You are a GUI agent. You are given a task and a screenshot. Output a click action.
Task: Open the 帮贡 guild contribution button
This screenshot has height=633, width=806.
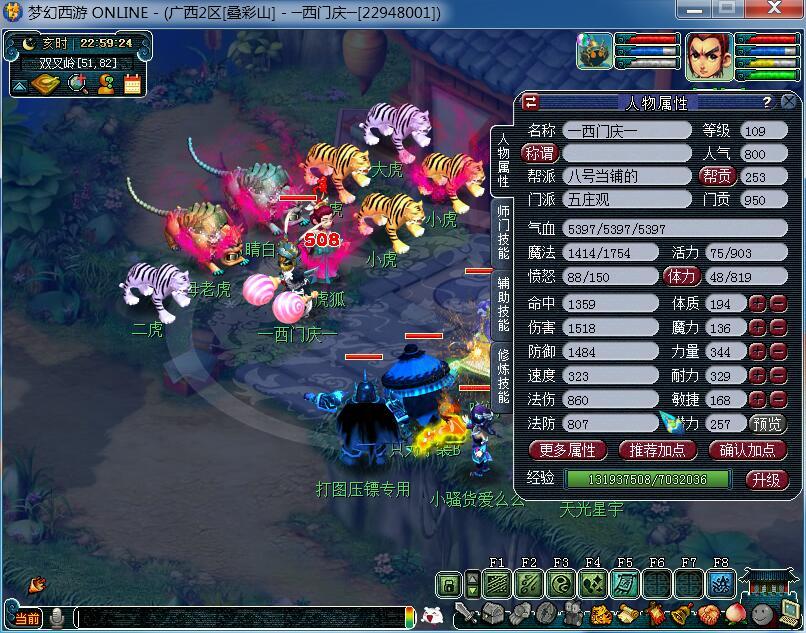(x=716, y=176)
